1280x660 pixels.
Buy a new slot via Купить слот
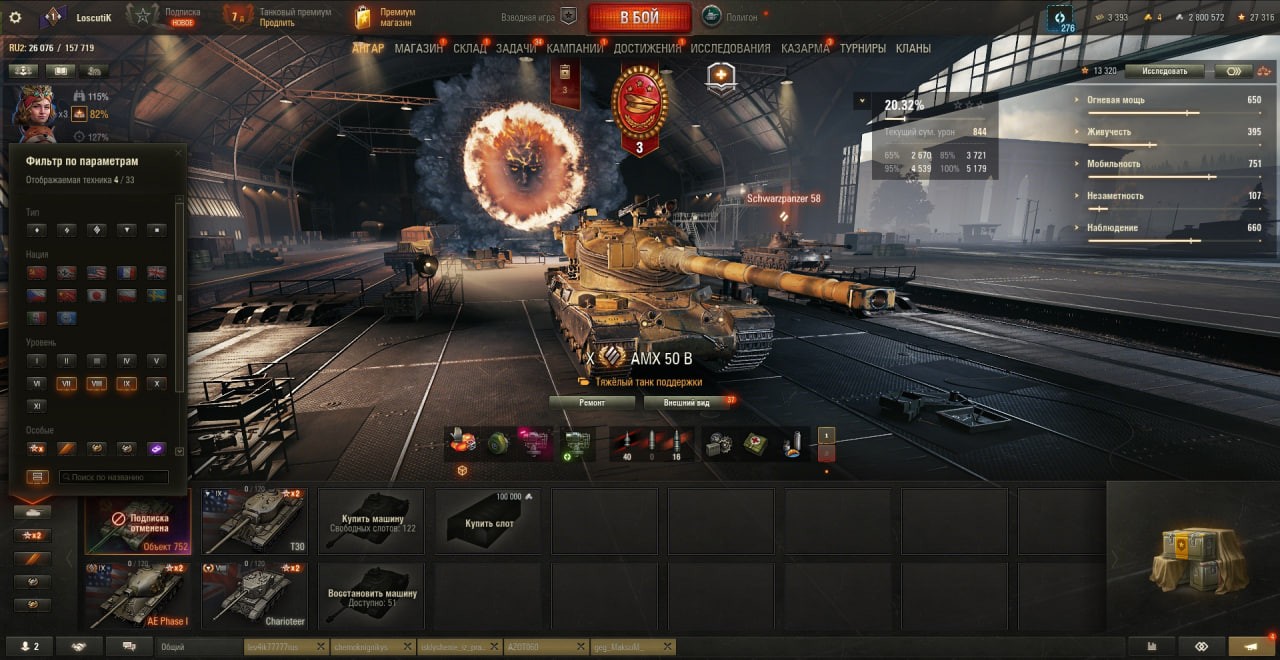point(487,521)
